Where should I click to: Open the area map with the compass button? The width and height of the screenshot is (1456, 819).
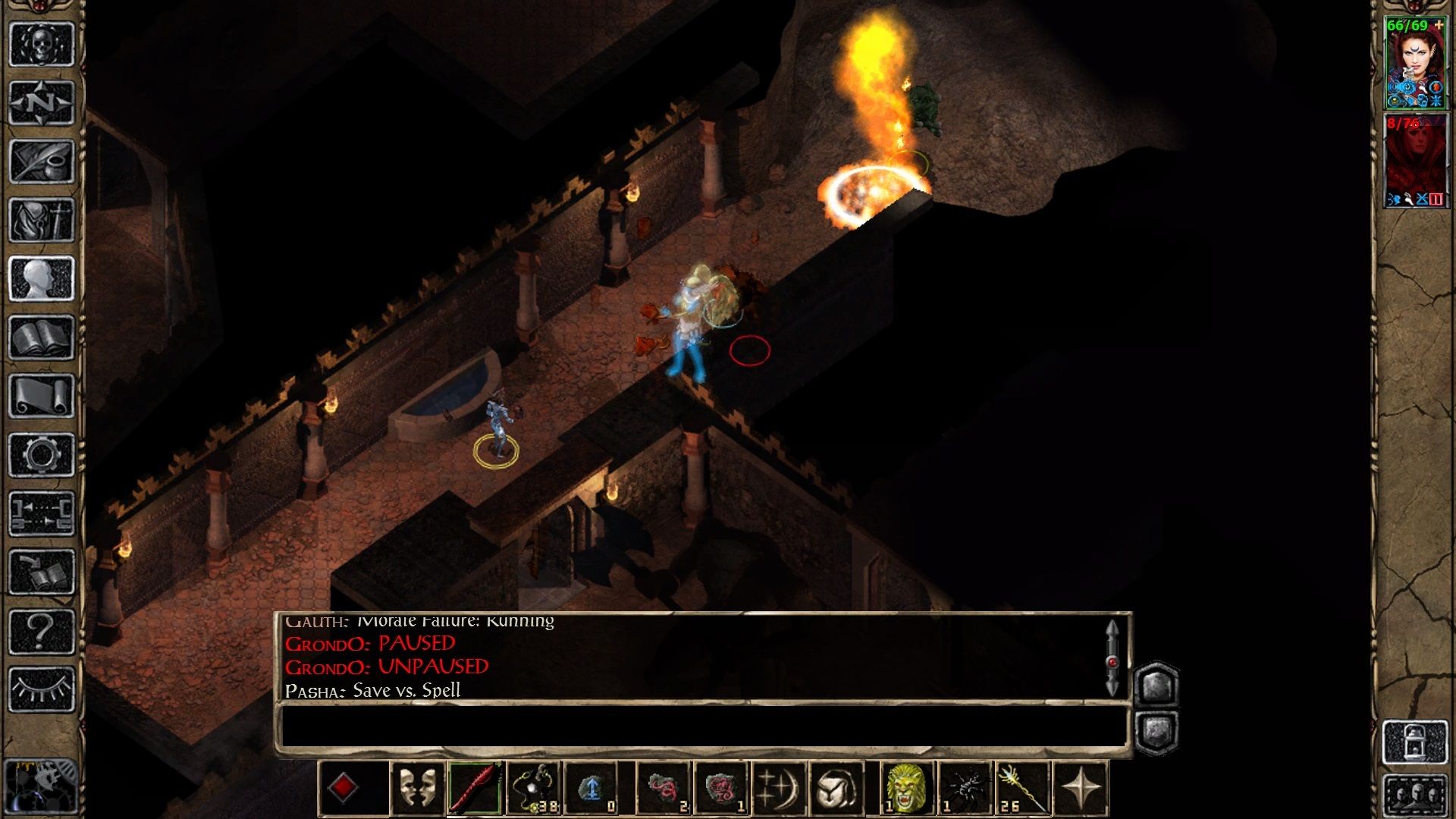pyautogui.click(x=41, y=102)
